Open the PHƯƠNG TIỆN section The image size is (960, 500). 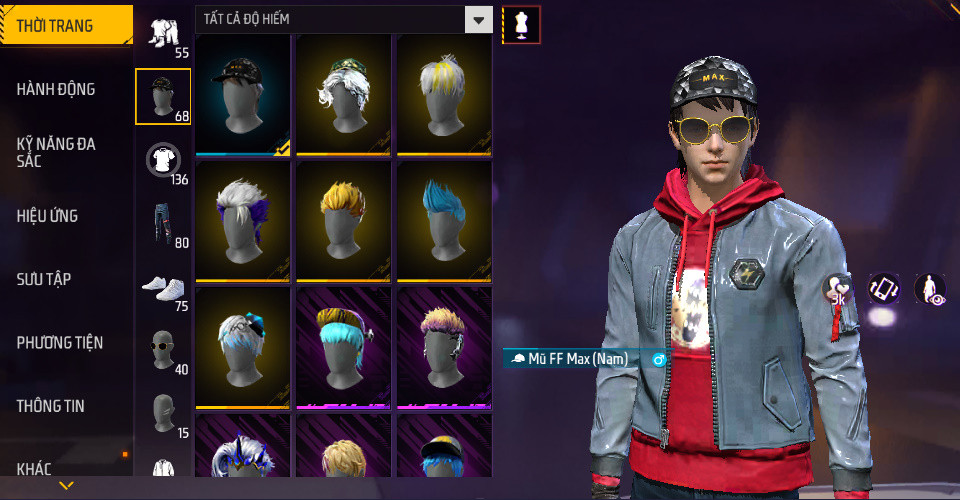(59, 343)
